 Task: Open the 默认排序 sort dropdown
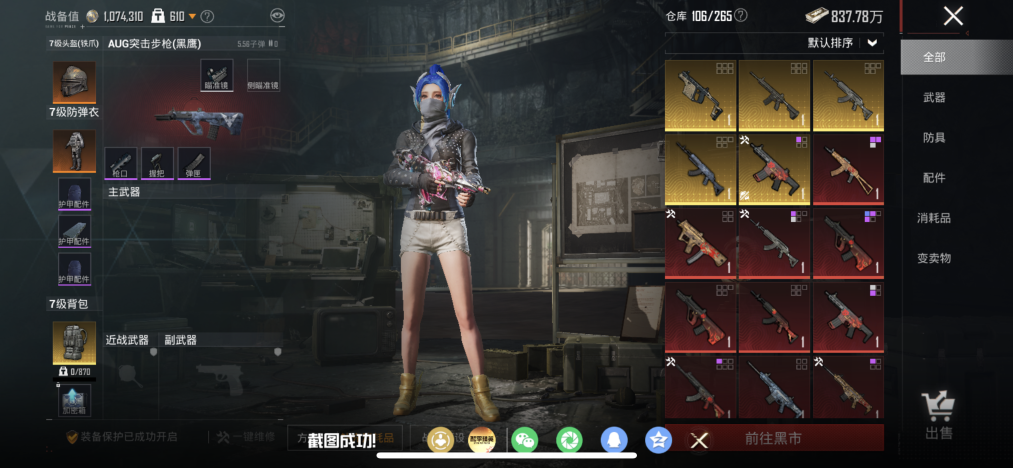[844, 43]
